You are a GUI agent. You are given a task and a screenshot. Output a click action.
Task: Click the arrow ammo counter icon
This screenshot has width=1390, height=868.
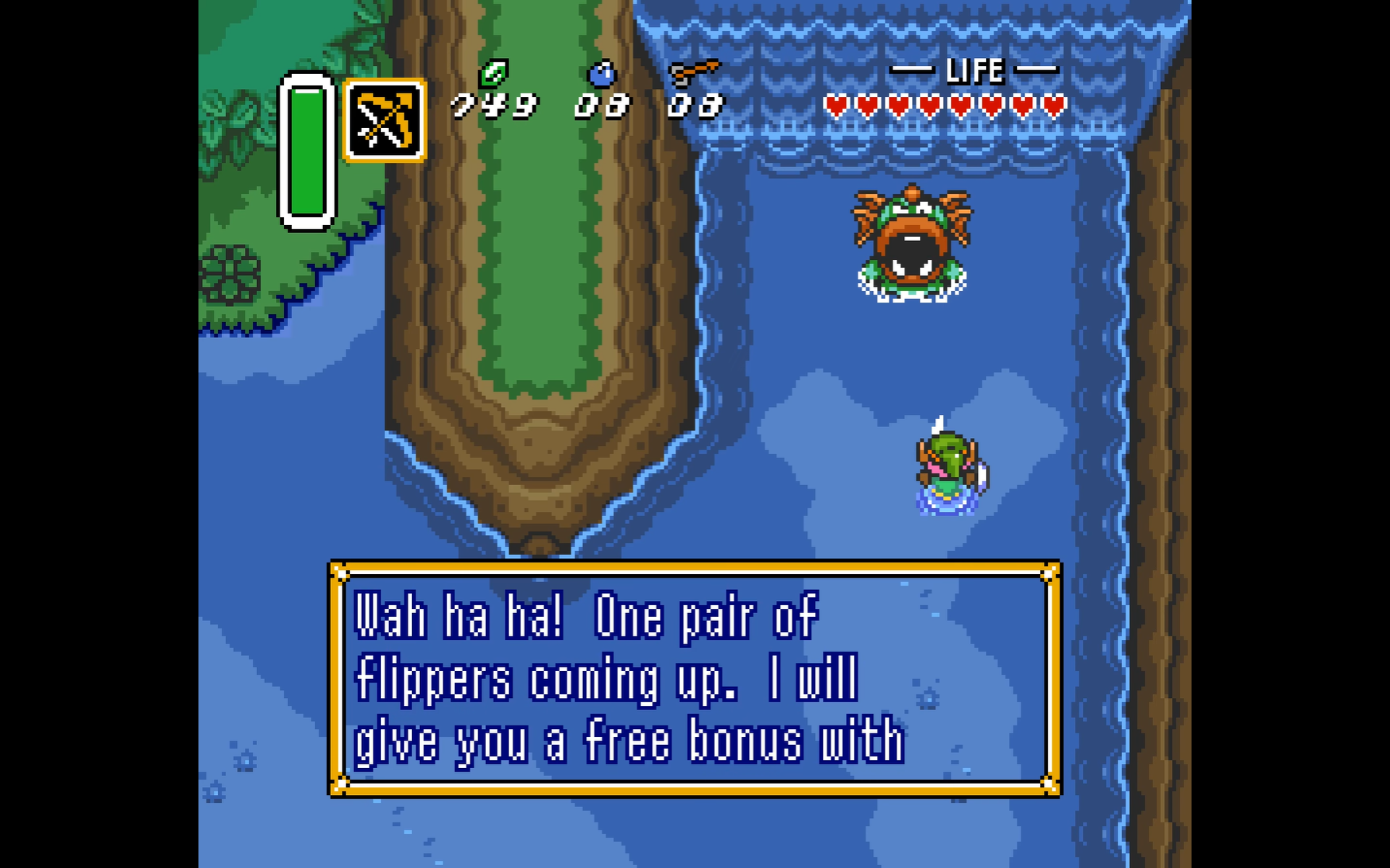pos(694,72)
